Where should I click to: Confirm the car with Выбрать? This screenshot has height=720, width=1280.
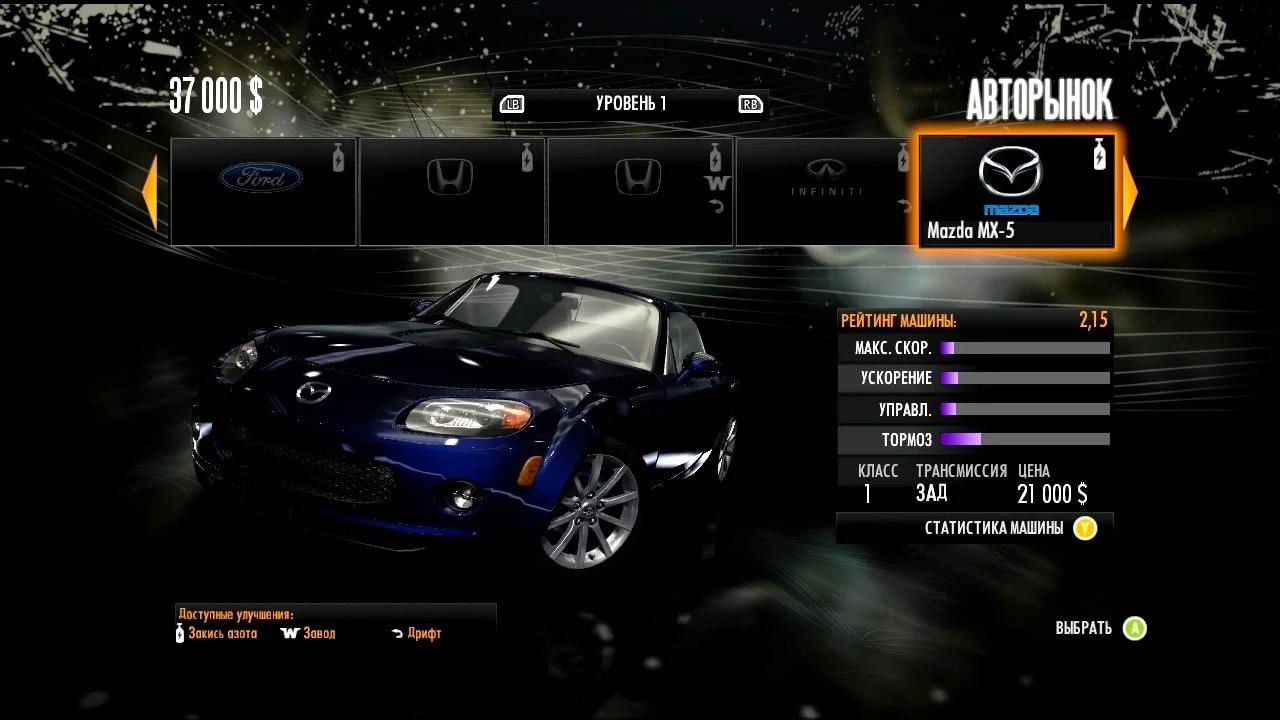(x=1100, y=628)
